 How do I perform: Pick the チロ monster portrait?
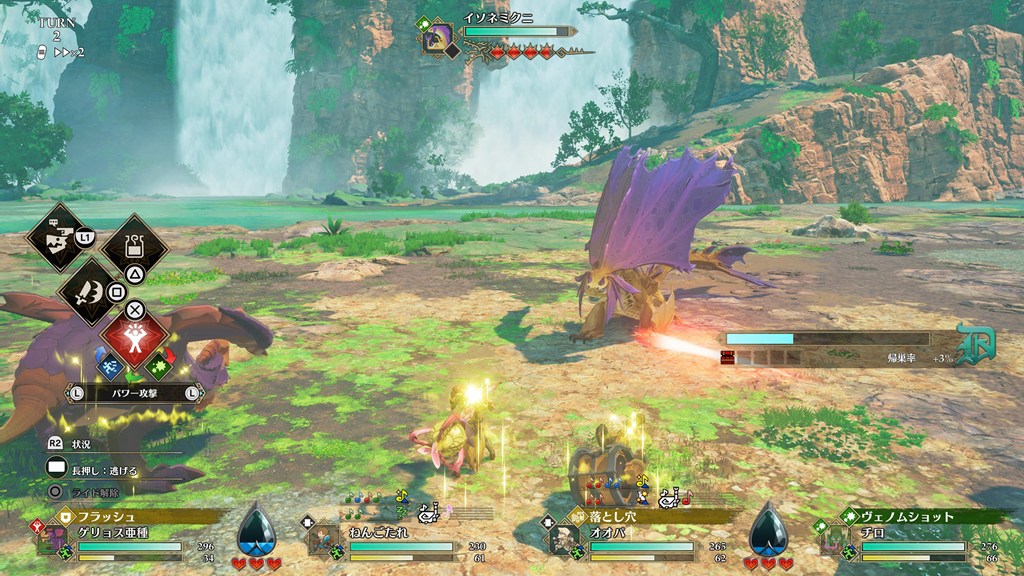834,540
